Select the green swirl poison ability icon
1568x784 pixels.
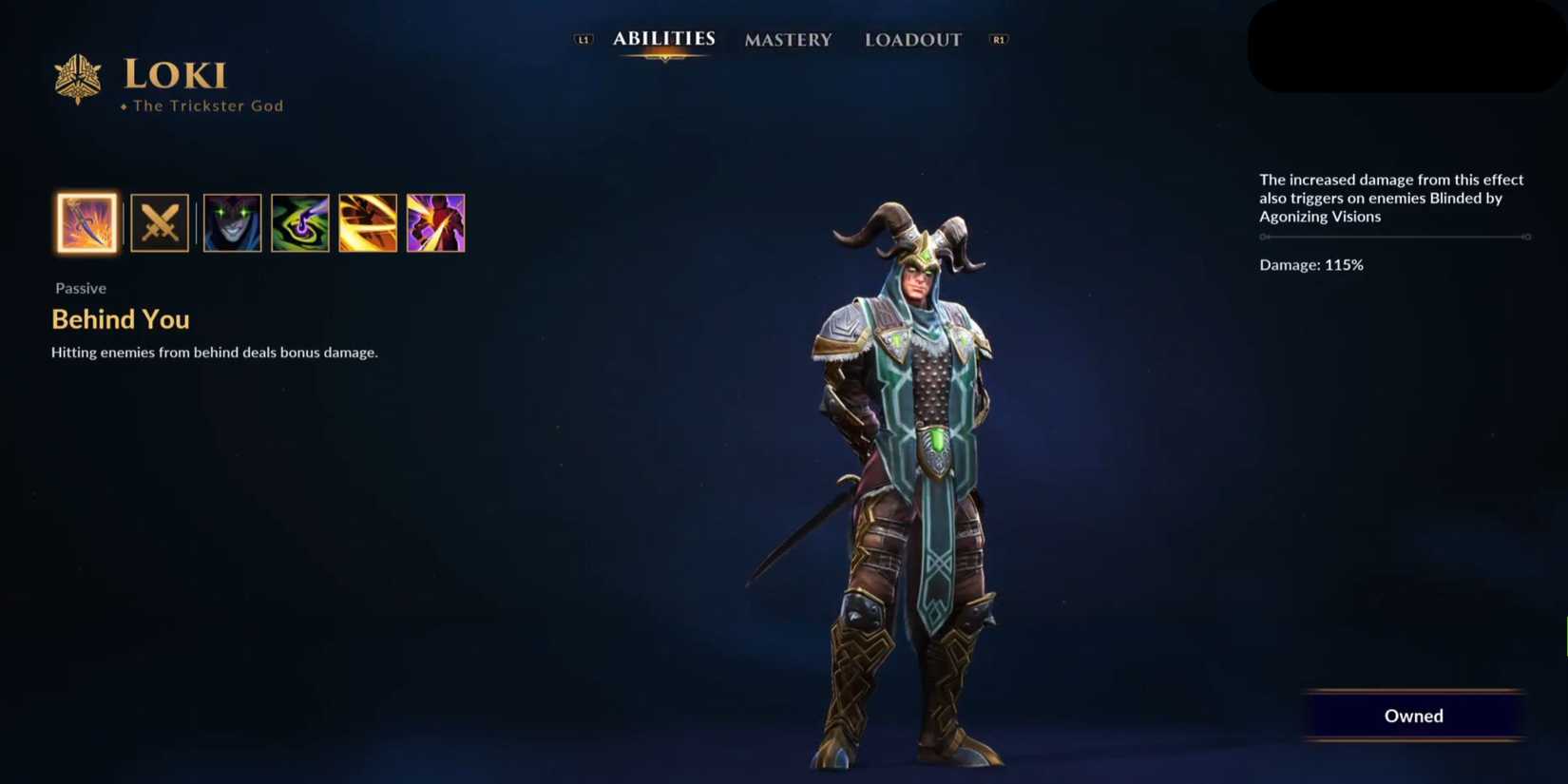[300, 223]
